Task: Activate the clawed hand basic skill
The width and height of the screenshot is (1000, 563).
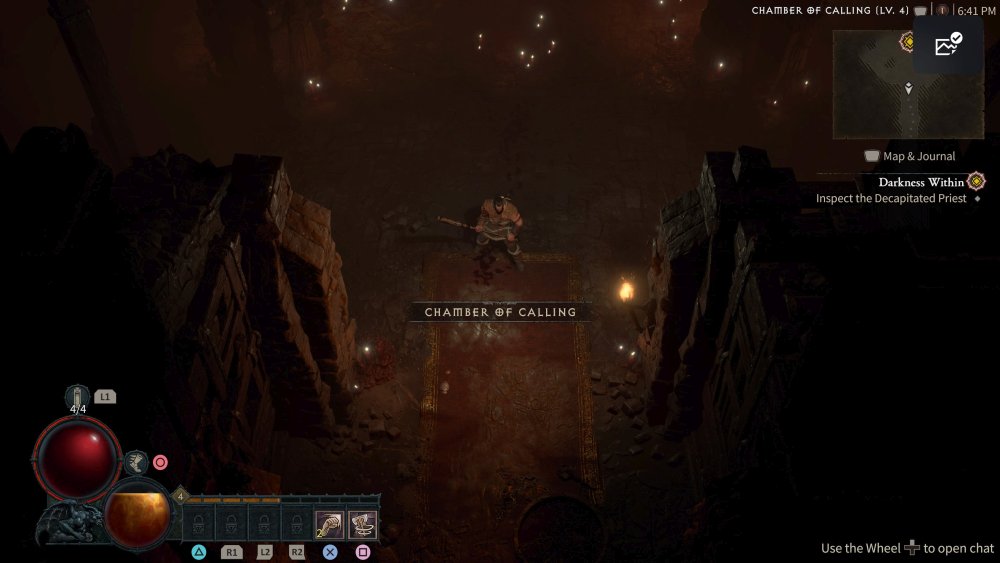Action: [x=330, y=523]
